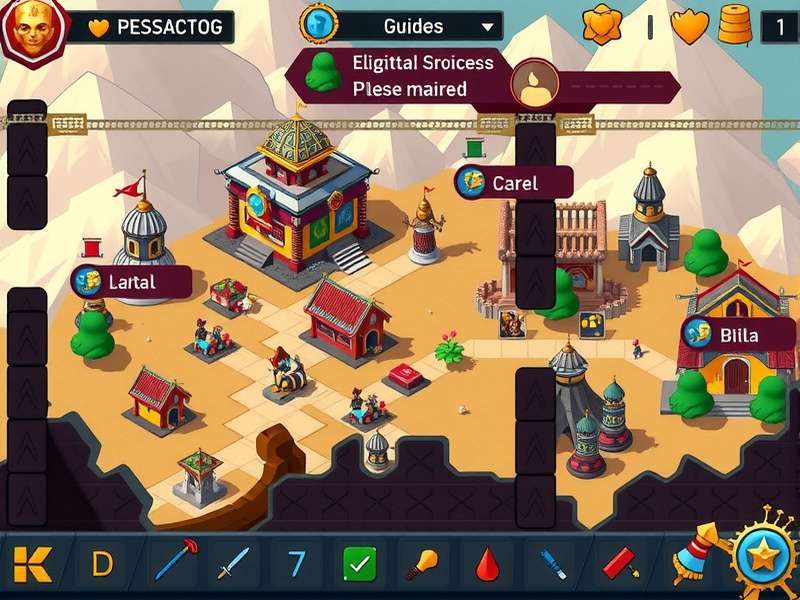Select the orange torch tool
The width and height of the screenshot is (800, 600).
(421, 564)
